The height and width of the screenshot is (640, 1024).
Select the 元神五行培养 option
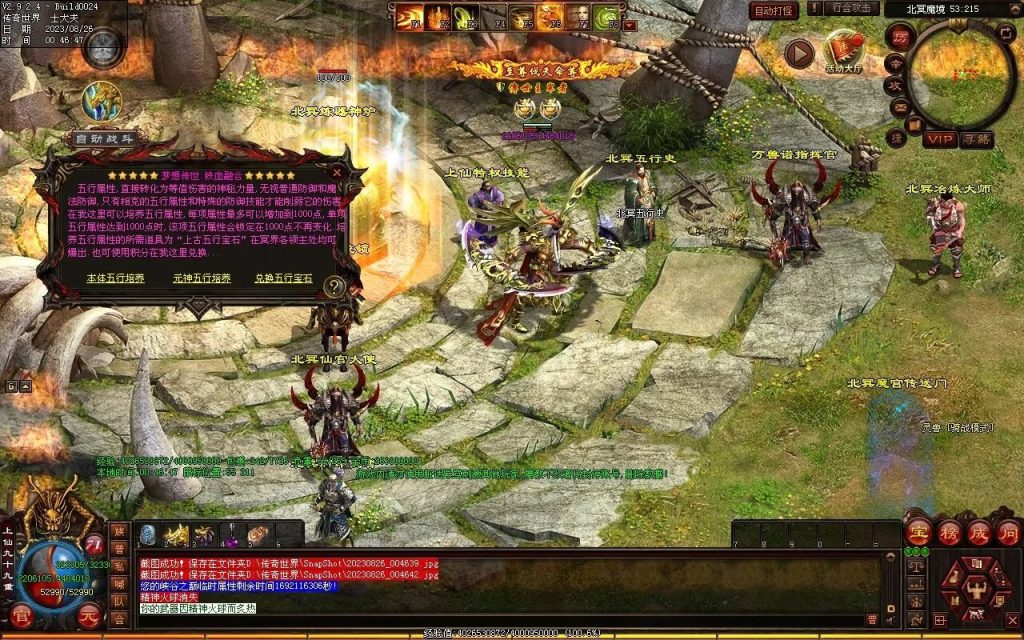click(201, 278)
